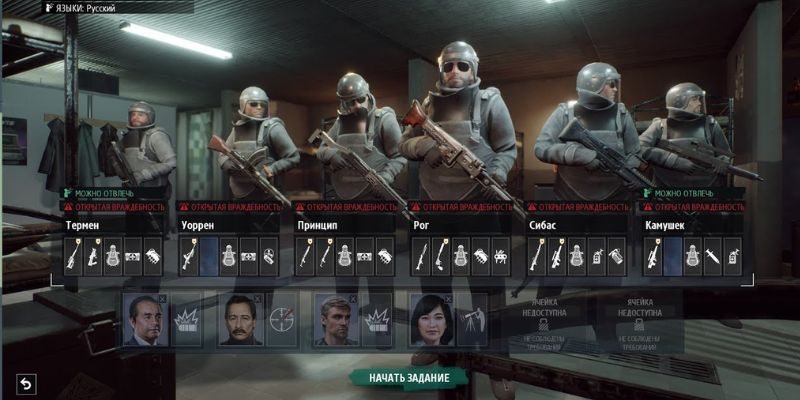The height and width of the screenshot is (400, 800).
Task: Select the black-haired woman specialist portrait
Action: (x=432, y=320)
